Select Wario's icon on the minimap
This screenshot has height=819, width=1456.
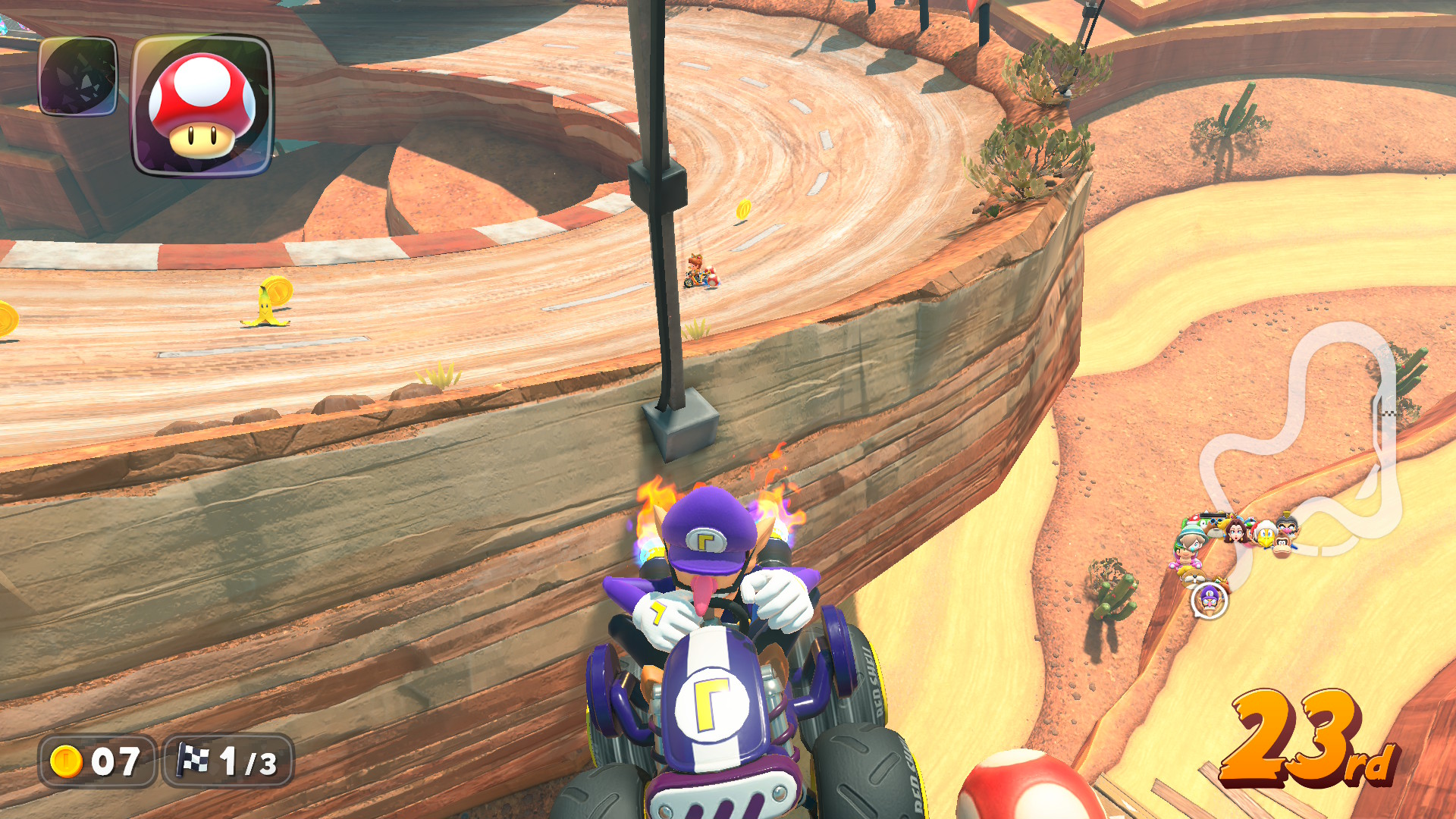pyautogui.click(x=1287, y=529)
